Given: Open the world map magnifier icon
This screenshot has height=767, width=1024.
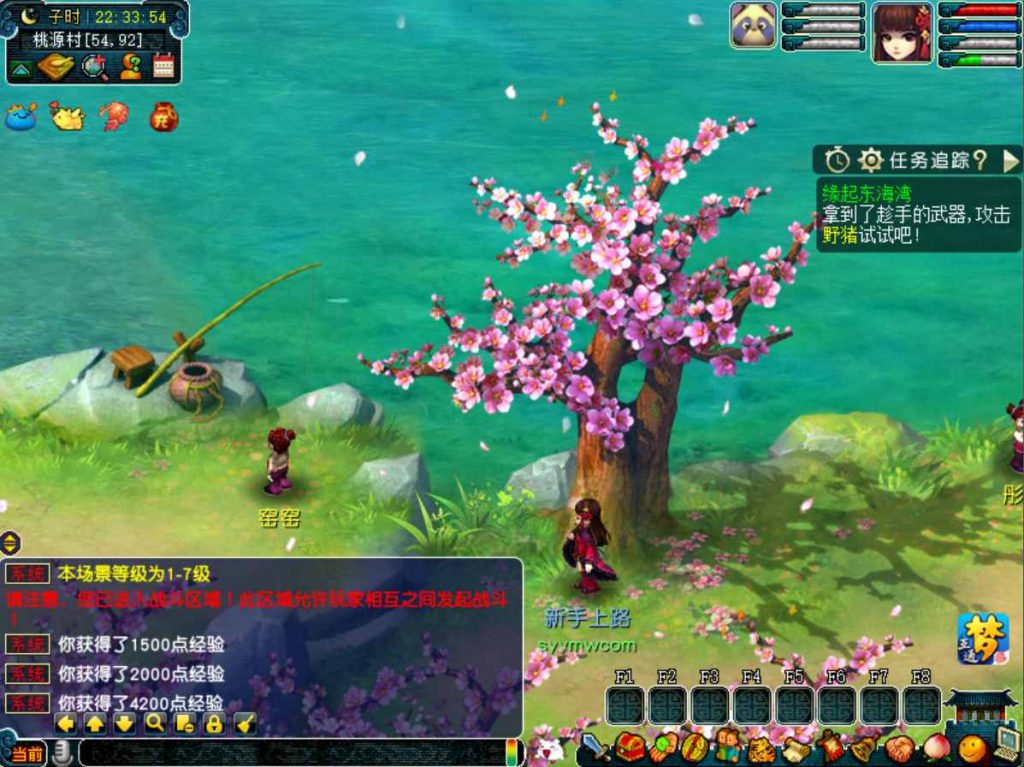Looking at the screenshot, I should [94, 66].
